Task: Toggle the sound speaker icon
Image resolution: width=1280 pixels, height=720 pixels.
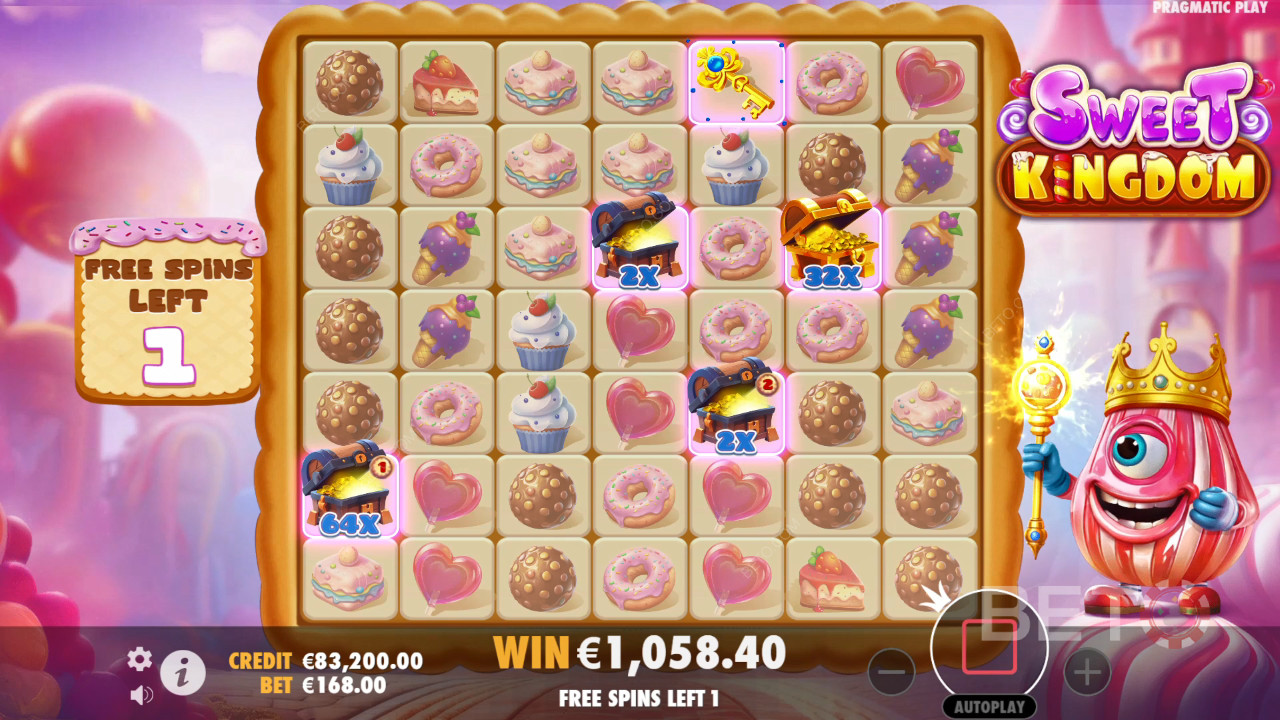Action: (x=141, y=694)
